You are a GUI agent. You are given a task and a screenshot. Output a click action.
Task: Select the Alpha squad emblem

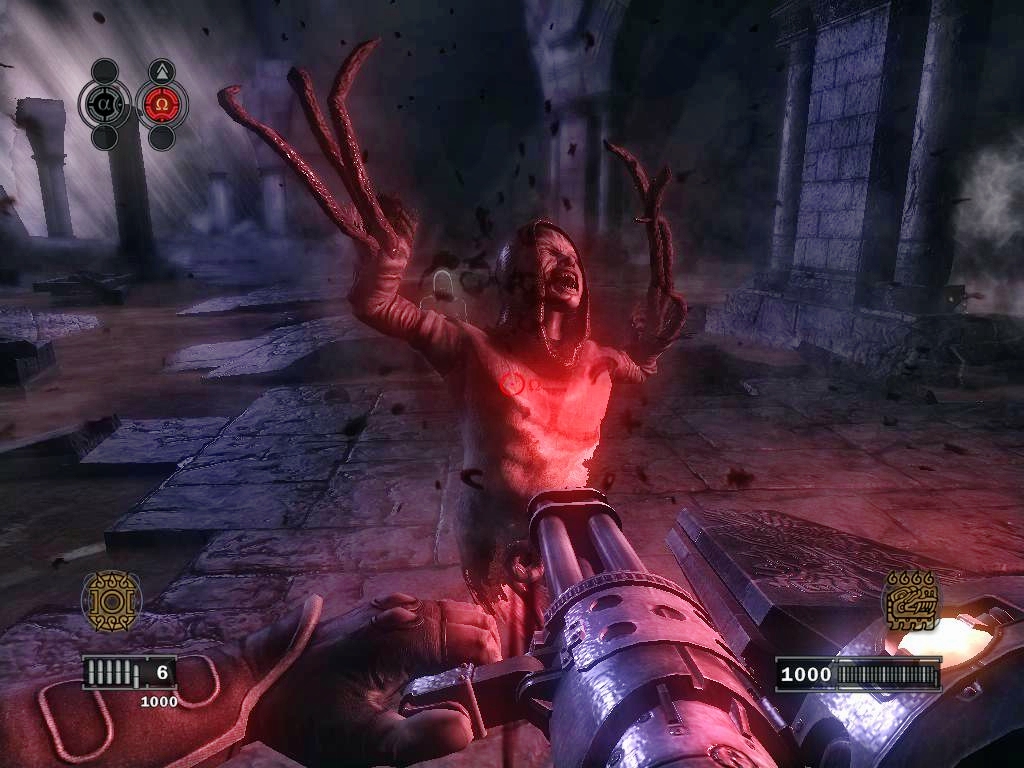click(x=104, y=103)
